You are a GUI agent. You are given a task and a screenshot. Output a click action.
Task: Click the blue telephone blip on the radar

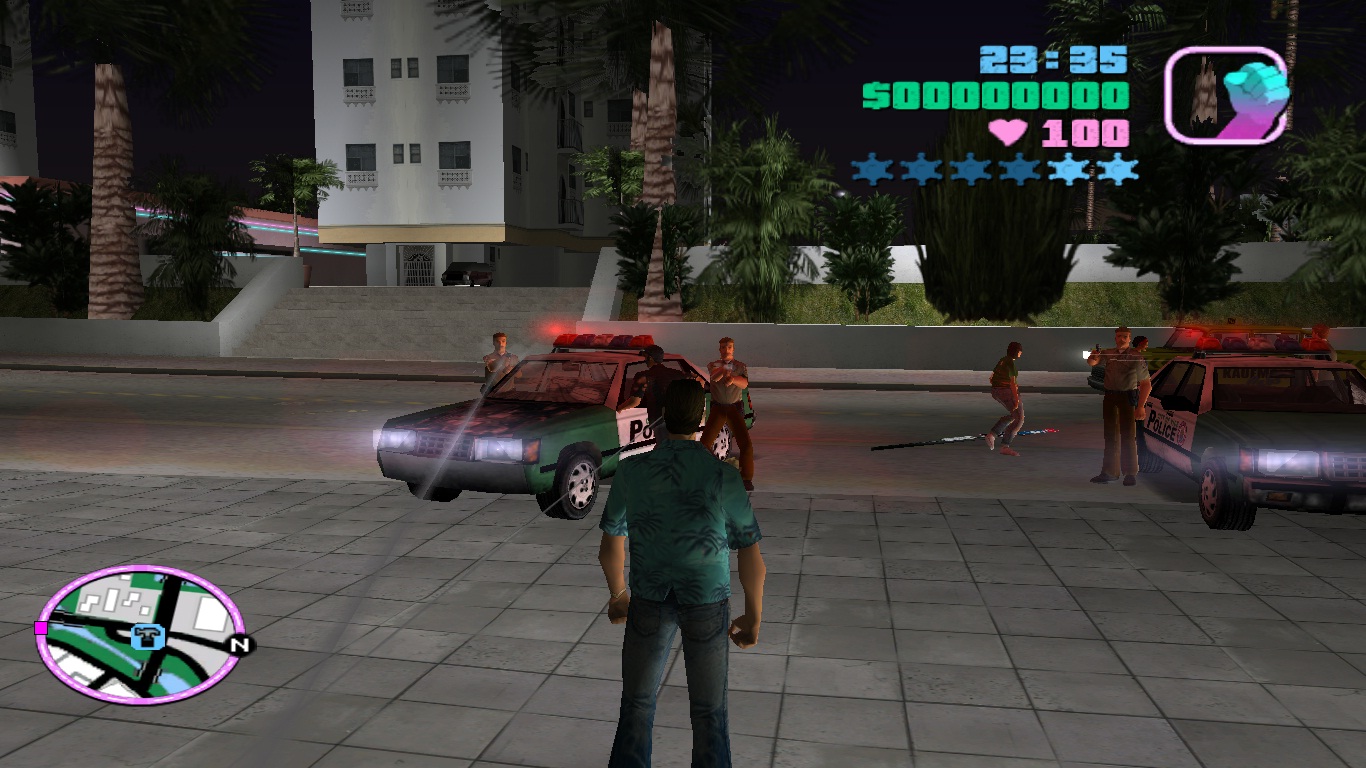150,637
